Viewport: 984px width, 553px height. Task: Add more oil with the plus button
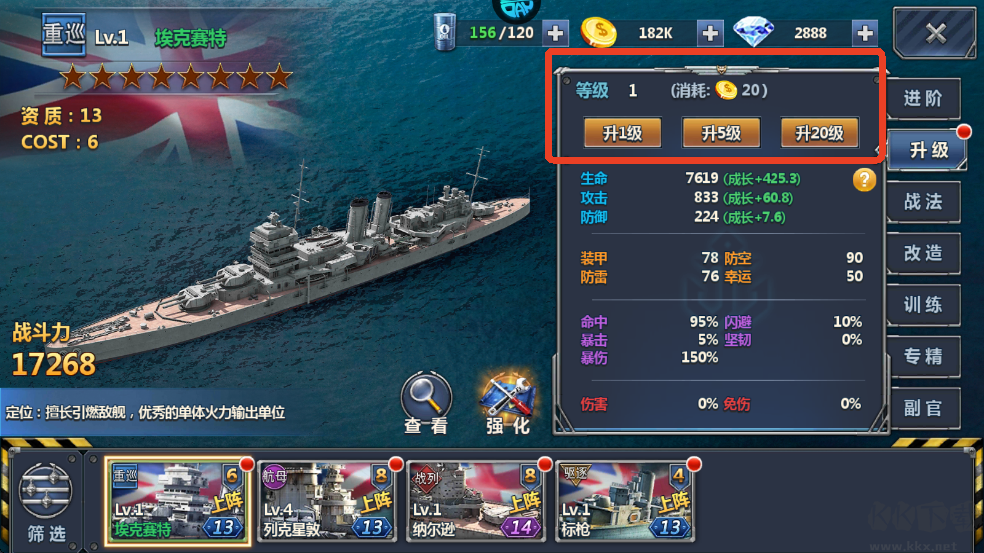[555, 33]
